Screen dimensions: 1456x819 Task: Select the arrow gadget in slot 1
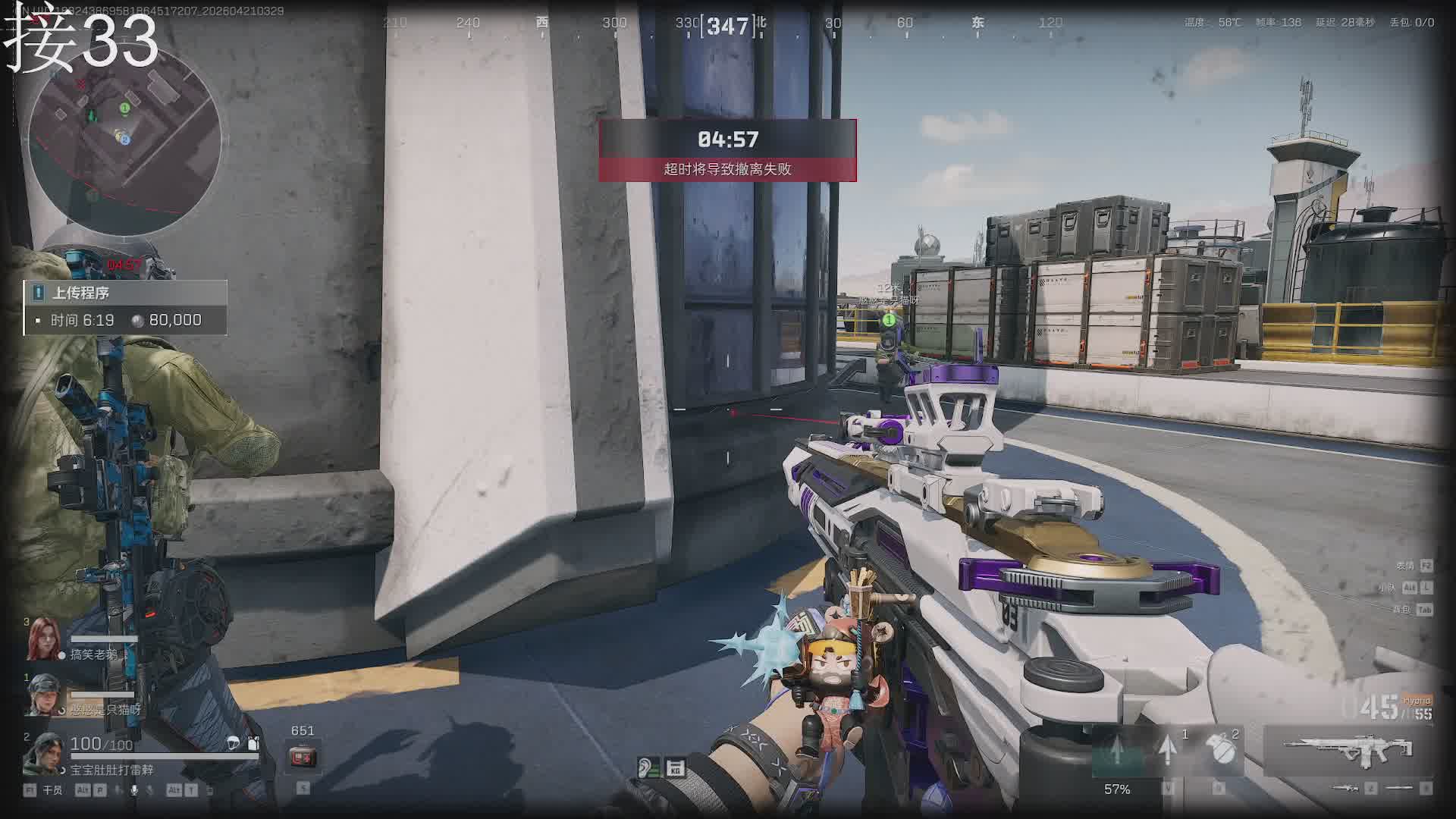(1169, 750)
